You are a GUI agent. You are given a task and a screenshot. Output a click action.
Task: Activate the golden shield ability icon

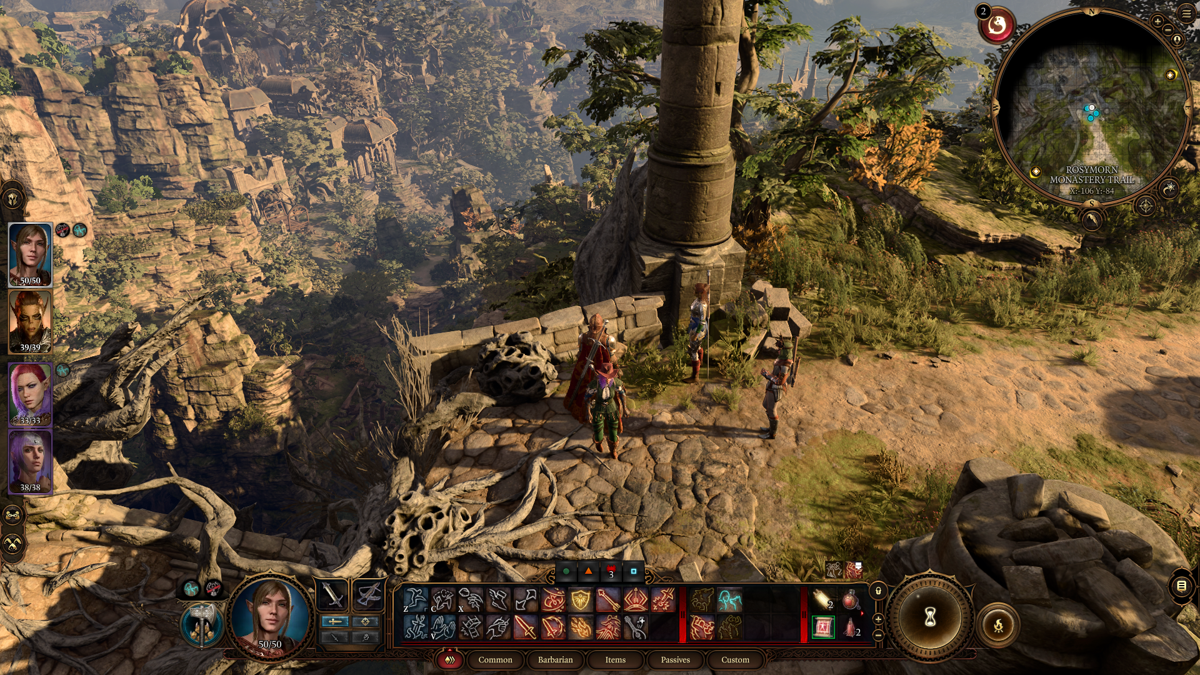pos(581,600)
